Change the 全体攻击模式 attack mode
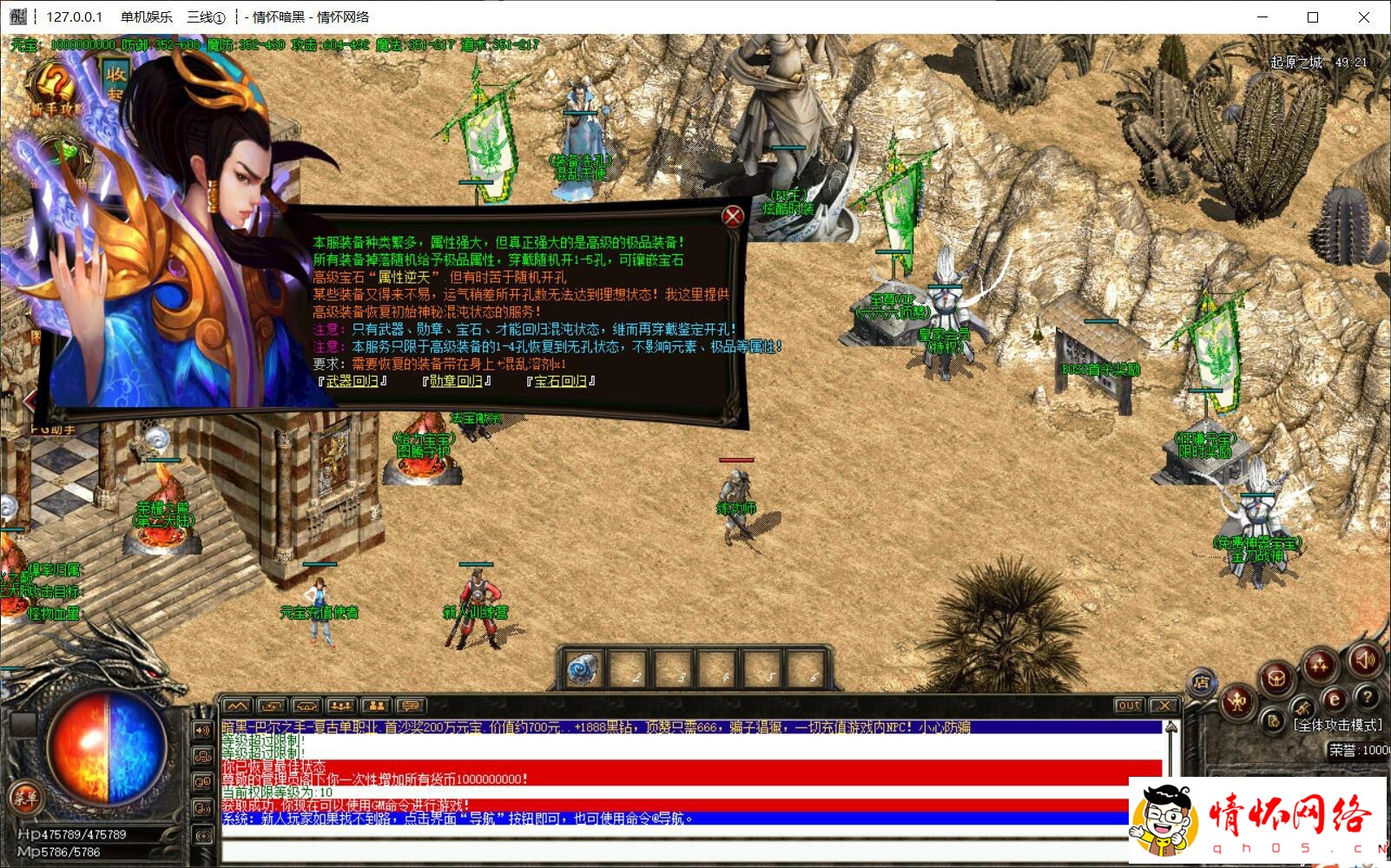 (1337, 725)
